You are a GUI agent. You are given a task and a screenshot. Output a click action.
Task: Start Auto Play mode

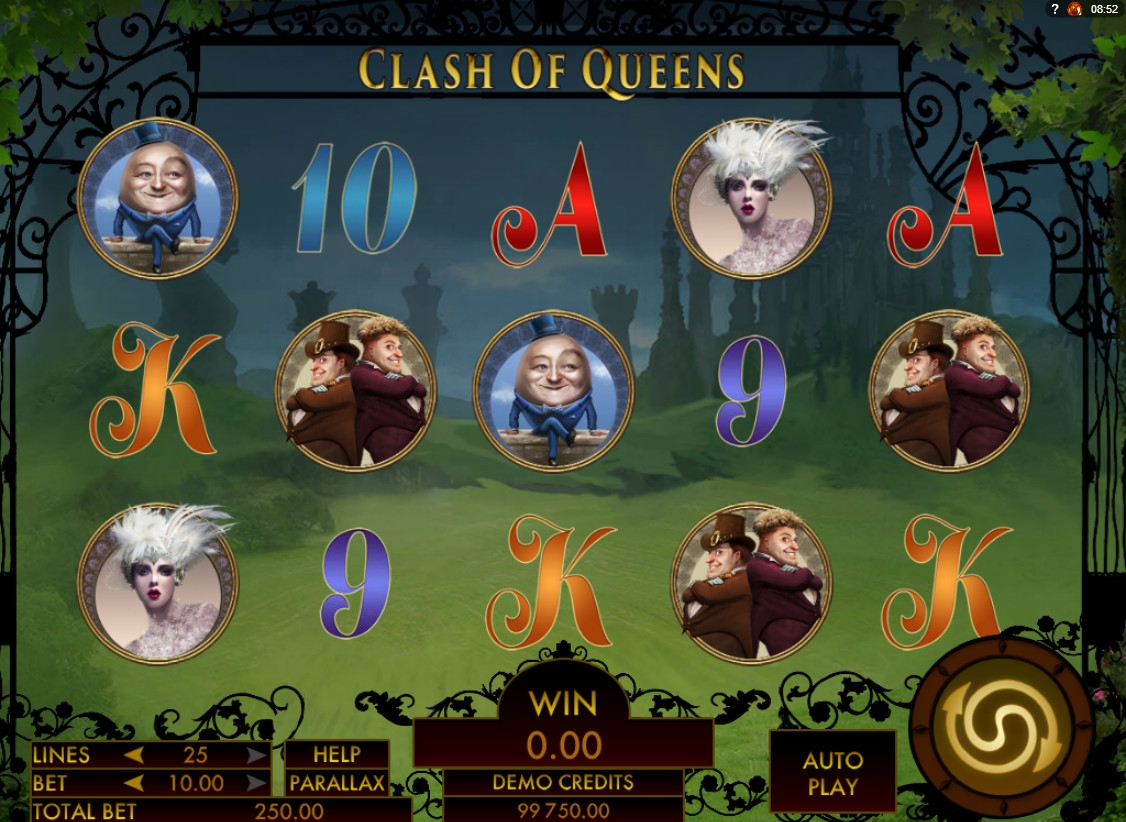click(x=832, y=772)
